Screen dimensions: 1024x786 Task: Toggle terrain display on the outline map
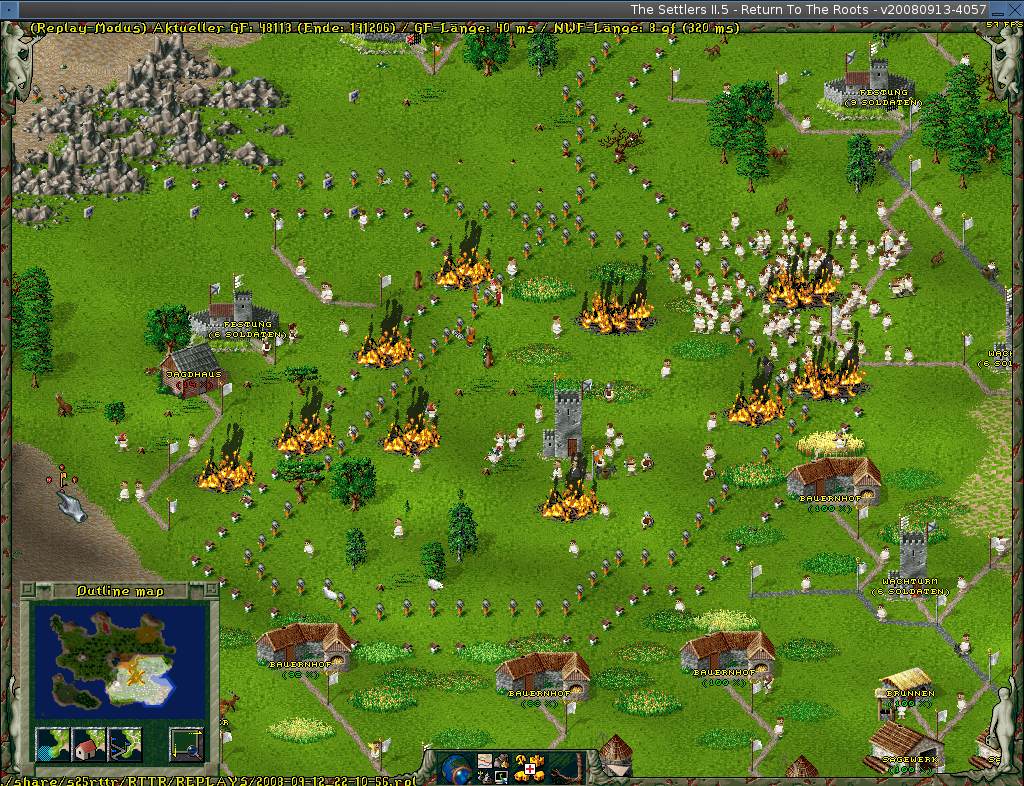click(51, 743)
